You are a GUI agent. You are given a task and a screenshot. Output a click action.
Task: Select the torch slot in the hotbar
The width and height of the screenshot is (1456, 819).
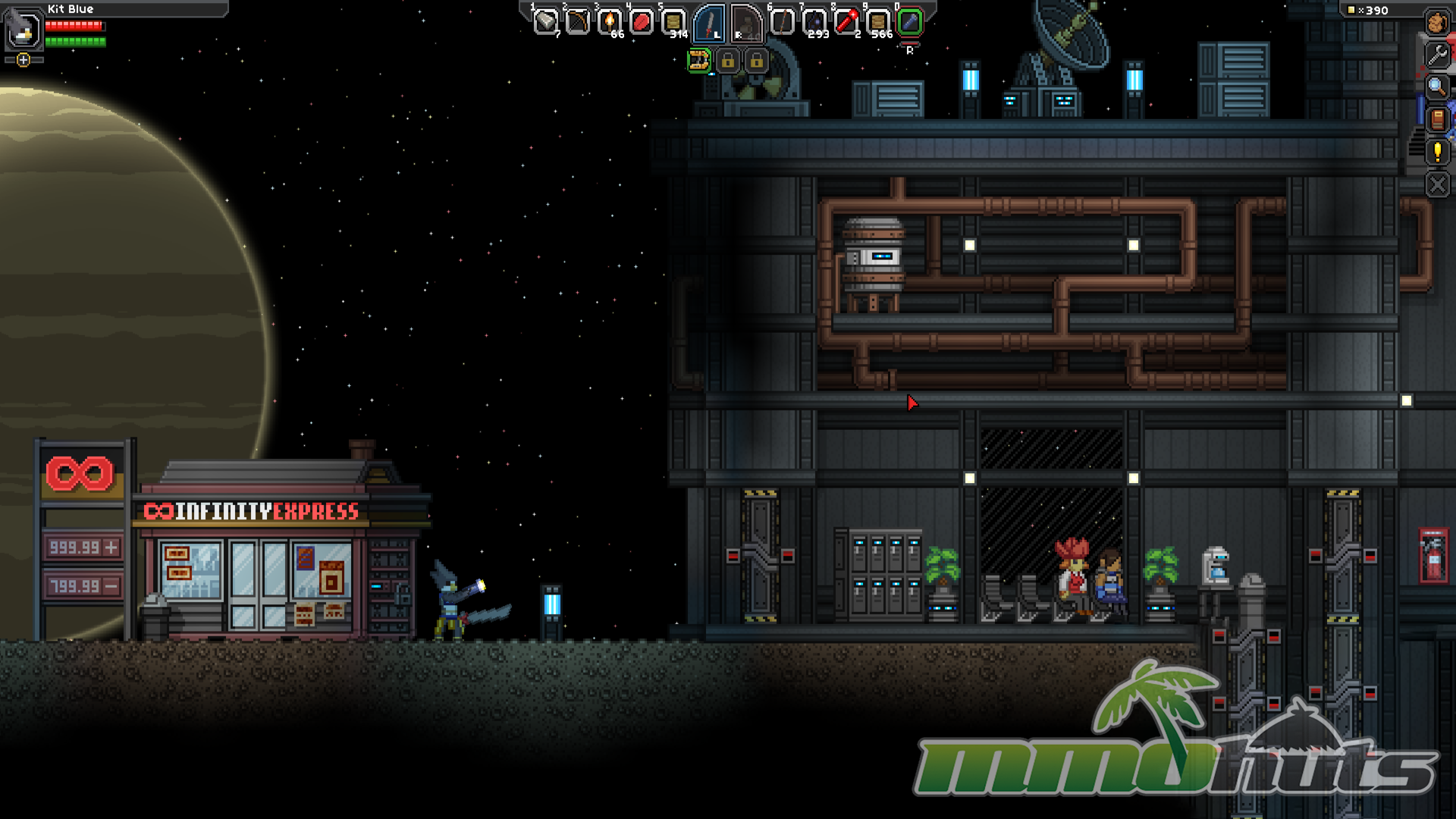(x=609, y=22)
